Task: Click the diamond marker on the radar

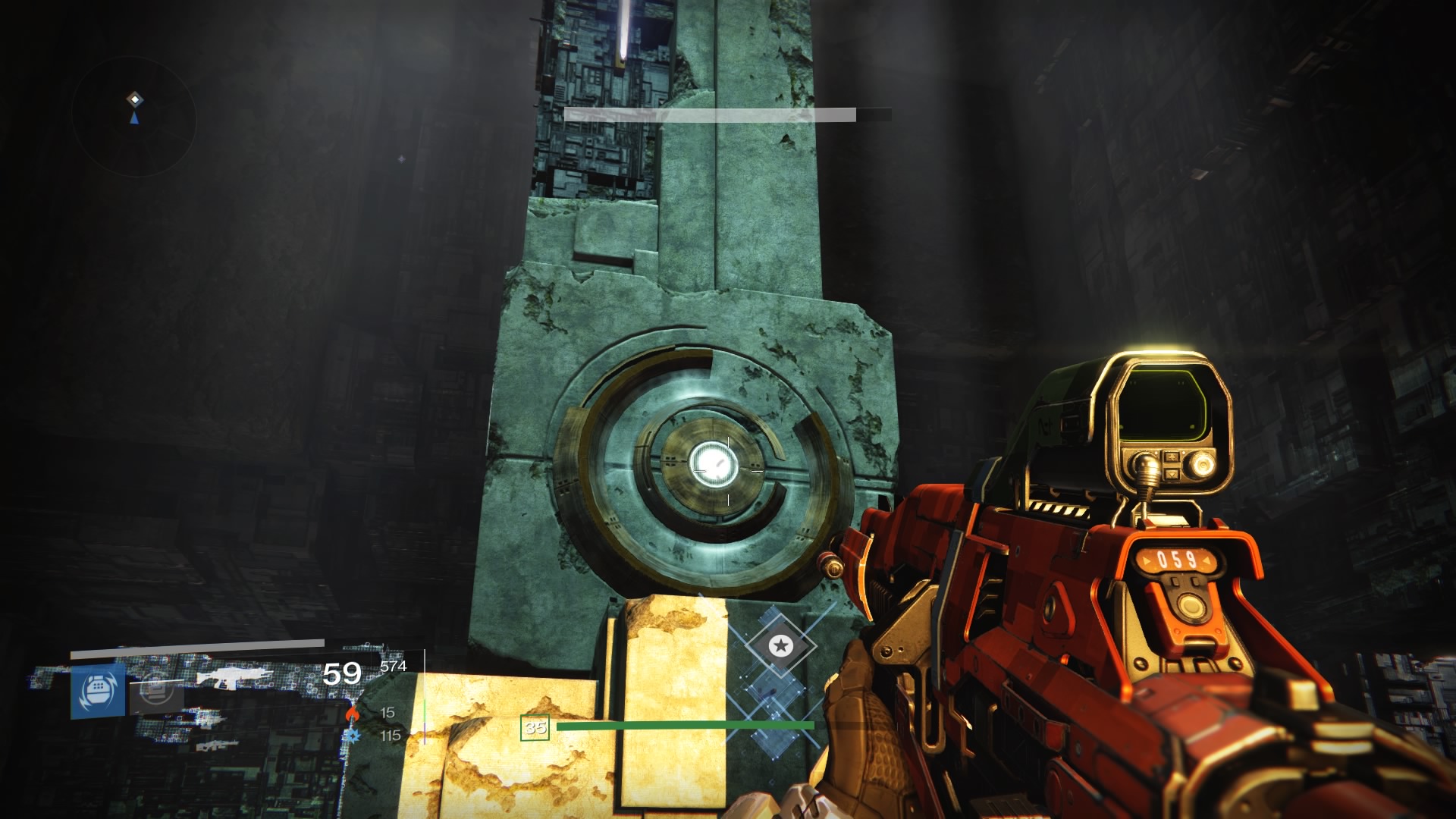Action: [x=134, y=99]
